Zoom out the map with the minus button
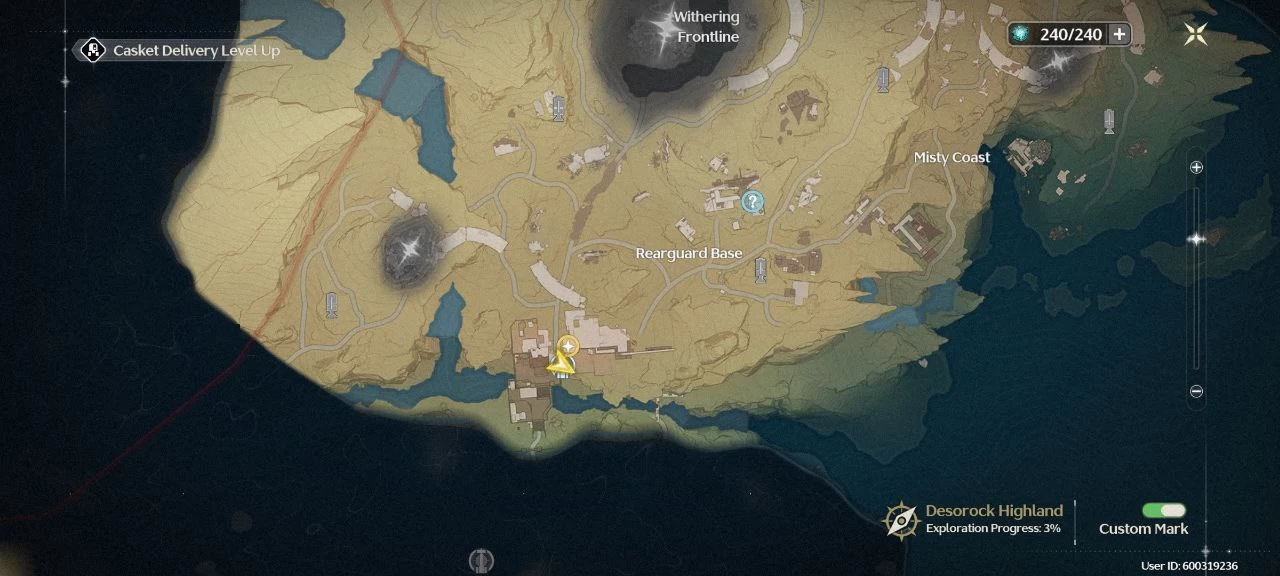1280x576 pixels. (x=1196, y=392)
